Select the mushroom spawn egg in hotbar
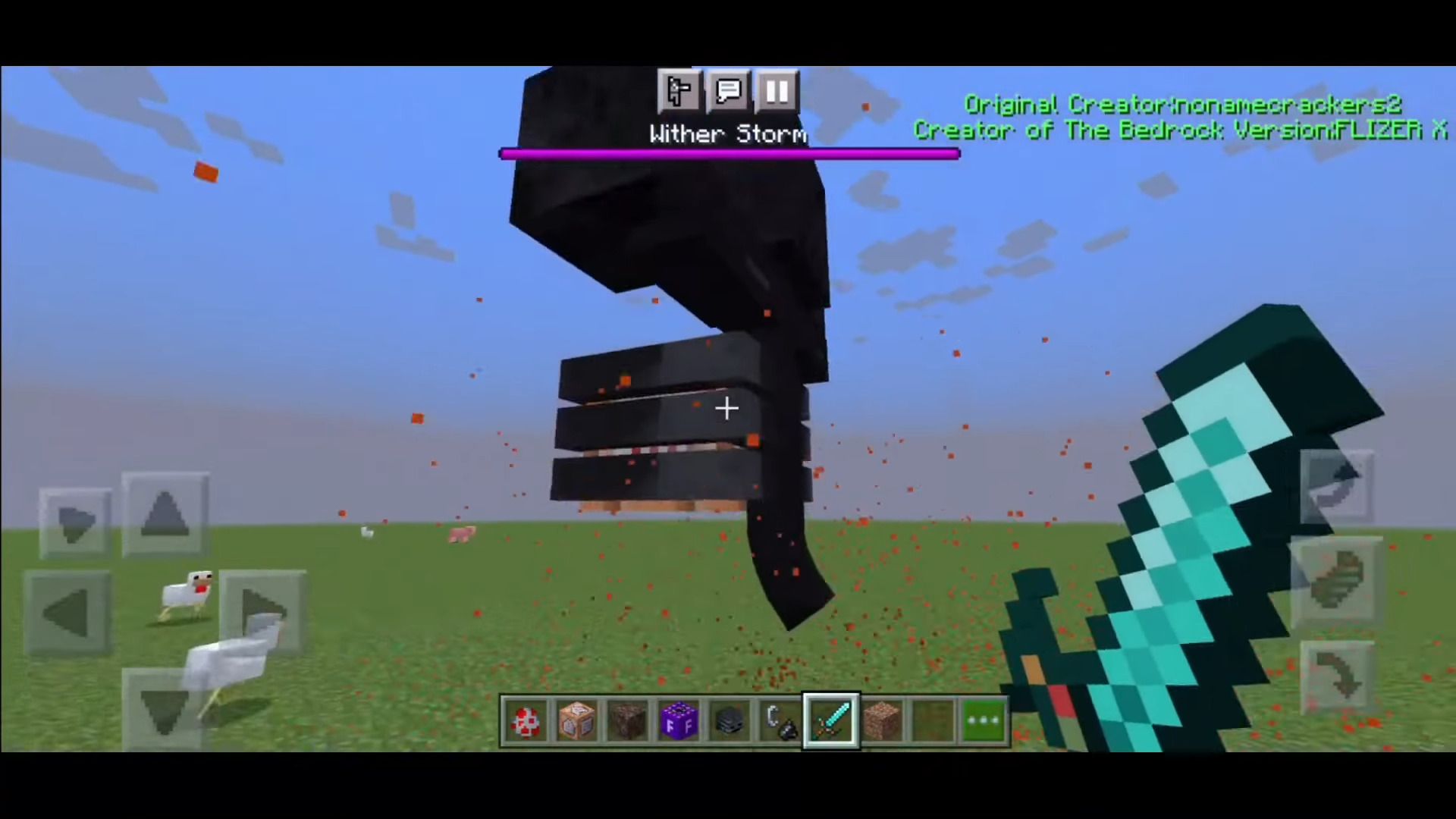The image size is (1456, 819). pyautogui.click(x=526, y=719)
